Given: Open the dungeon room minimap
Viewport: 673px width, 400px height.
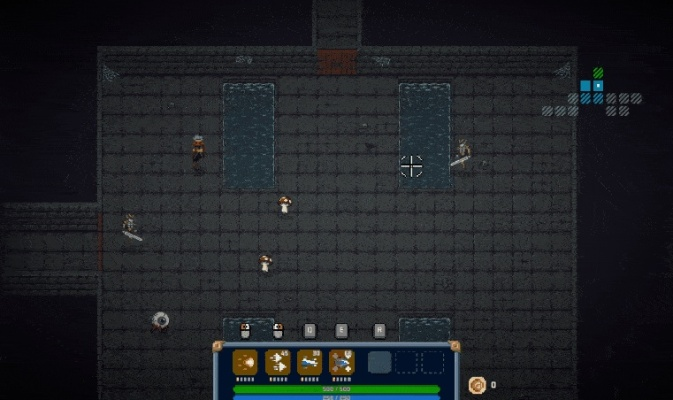Looking at the screenshot, I should 592,93.
